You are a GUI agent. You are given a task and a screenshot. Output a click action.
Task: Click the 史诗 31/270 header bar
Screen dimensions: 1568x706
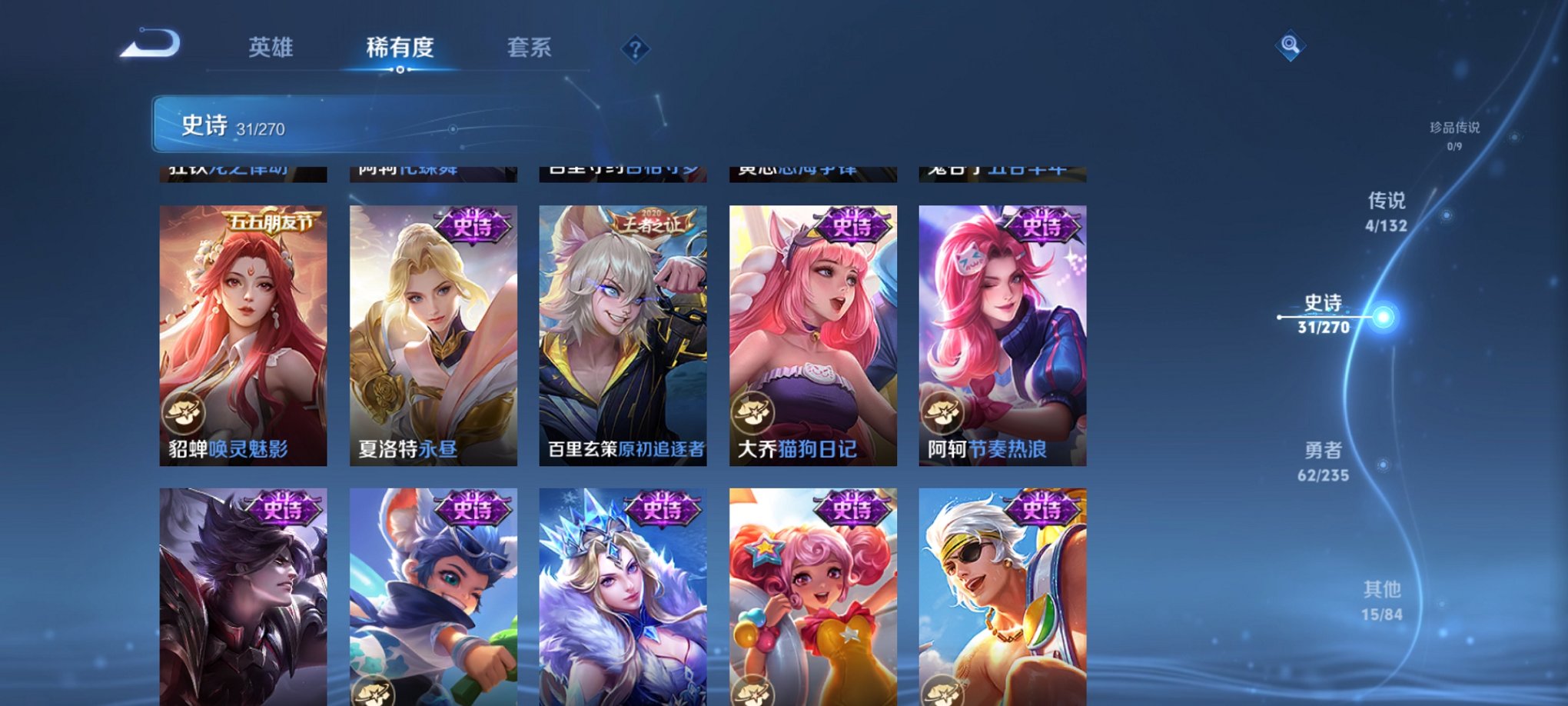tap(307, 125)
